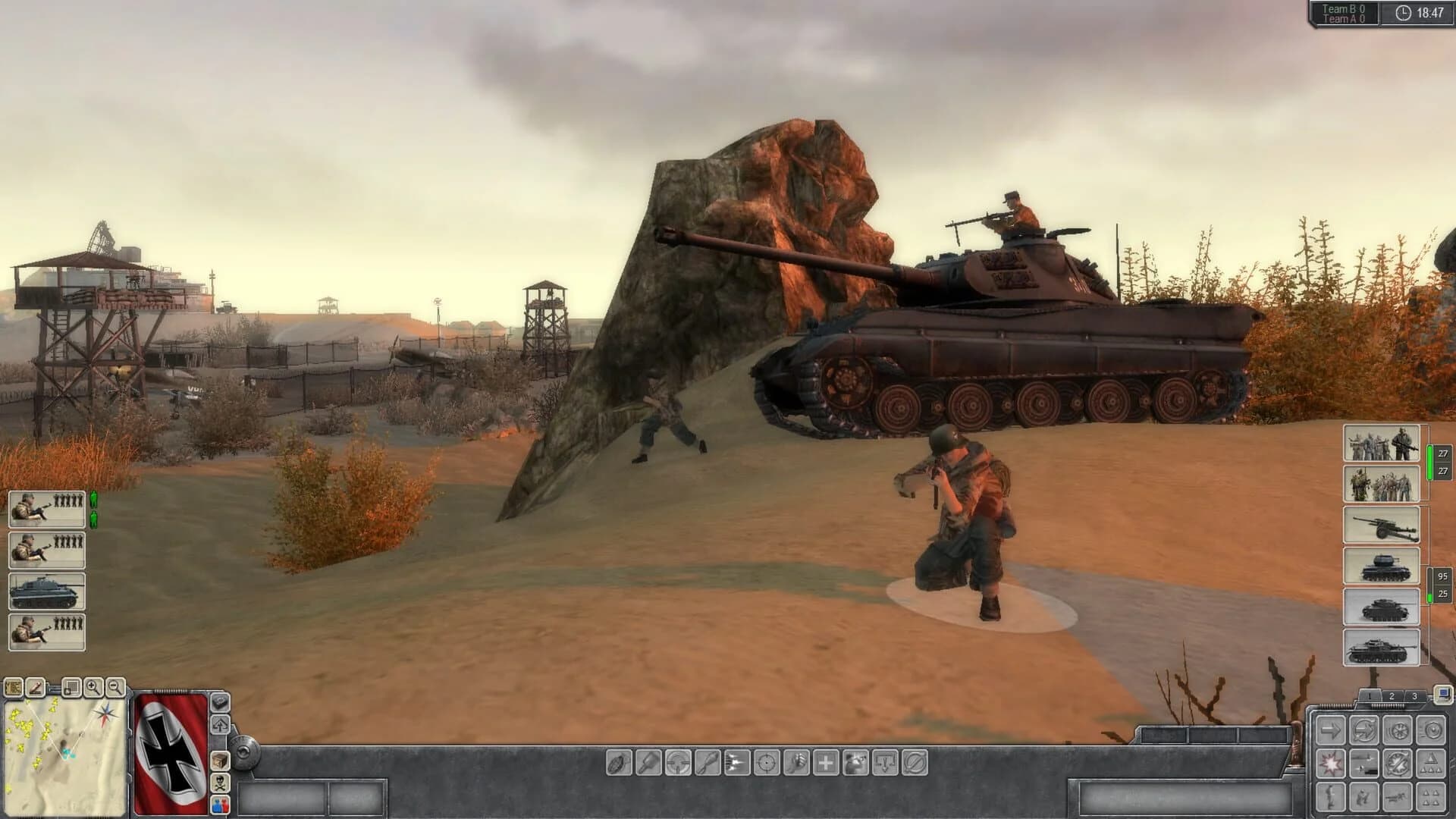
Task: Select the move order arrow icon
Action: 1331,730
